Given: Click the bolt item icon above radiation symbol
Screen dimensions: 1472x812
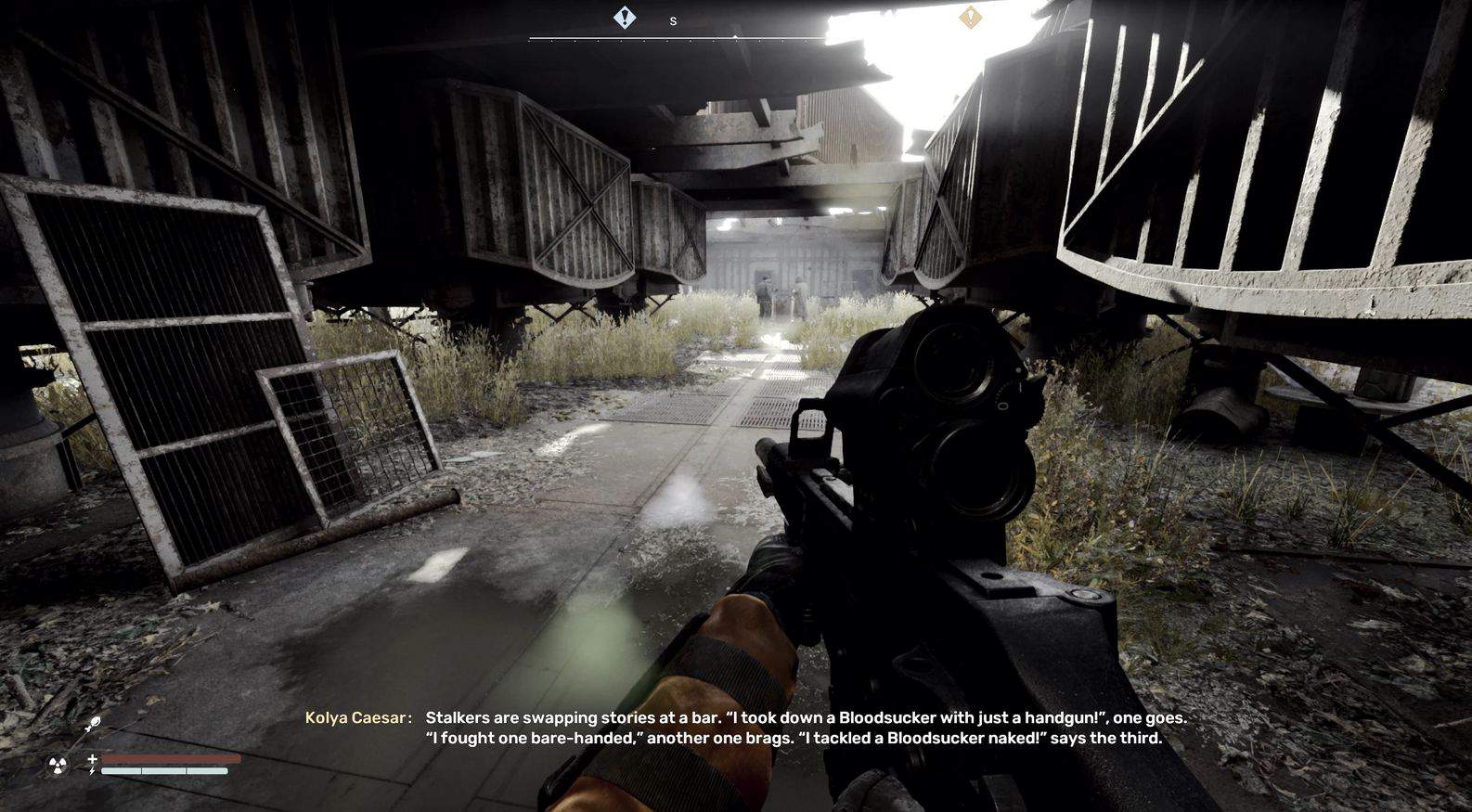Looking at the screenshot, I should point(93,724).
